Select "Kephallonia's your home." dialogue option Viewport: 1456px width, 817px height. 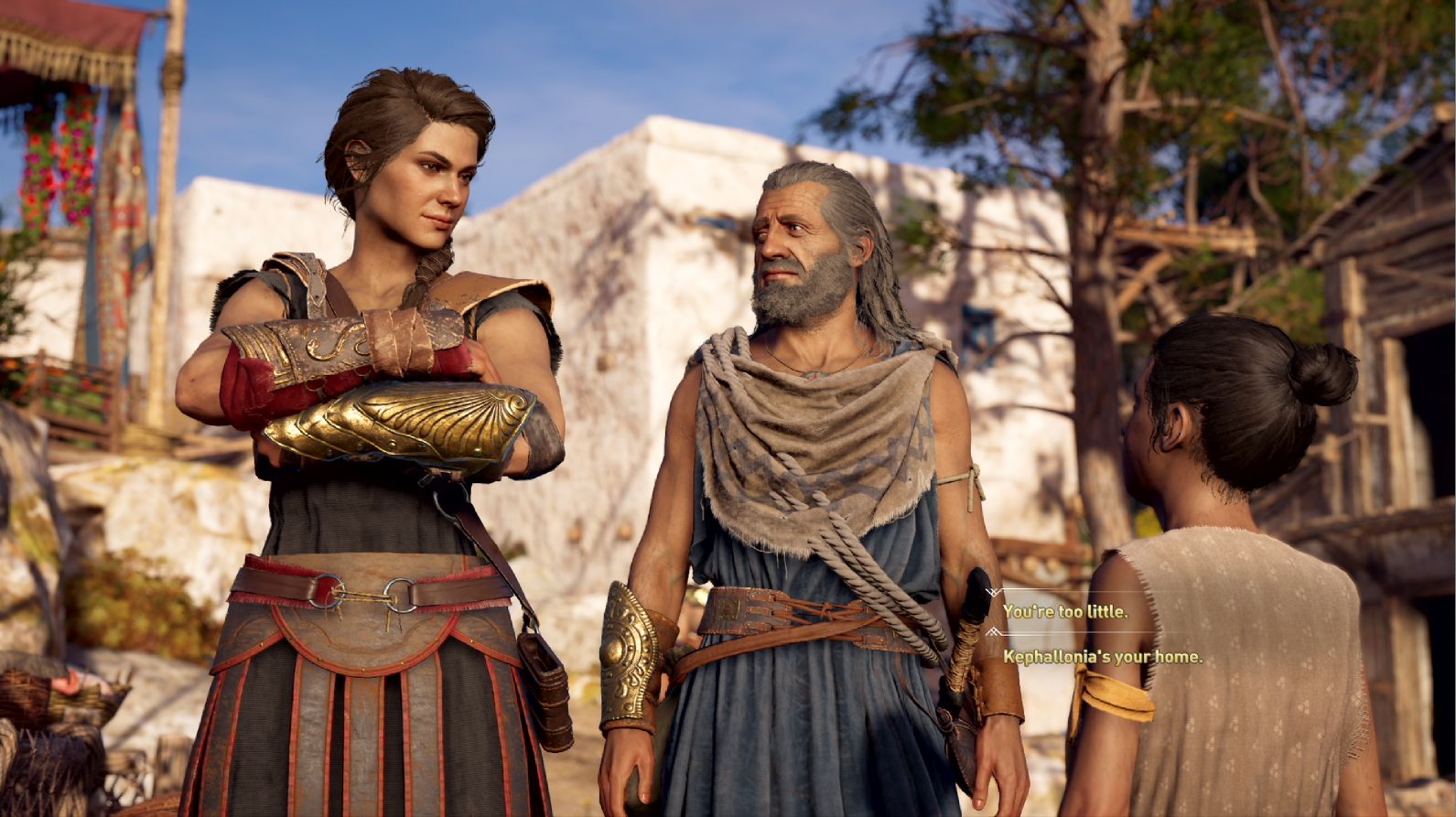click(x=1102, y=657)
